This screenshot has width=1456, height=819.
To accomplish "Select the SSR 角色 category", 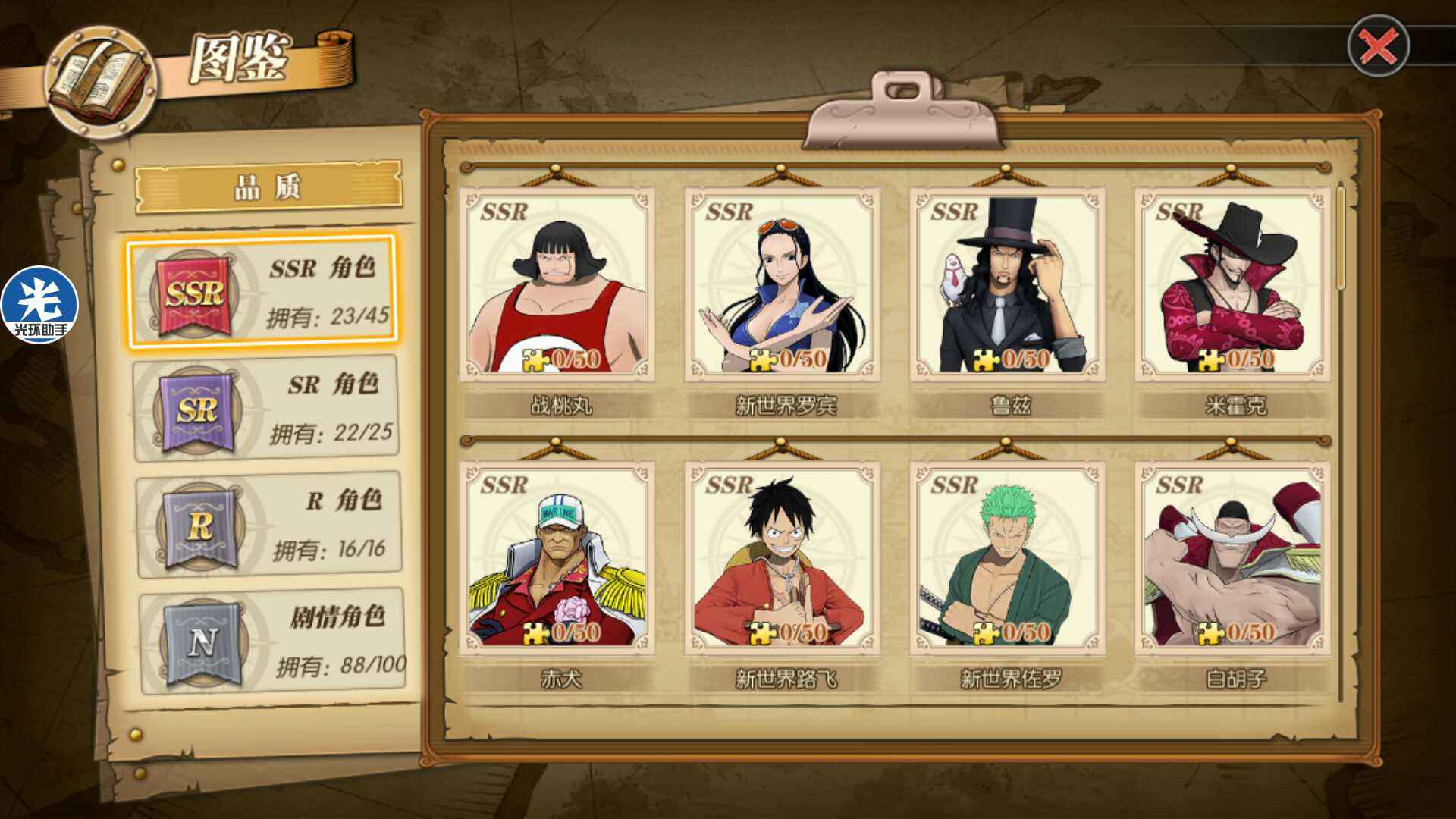I will coord(262,292).
